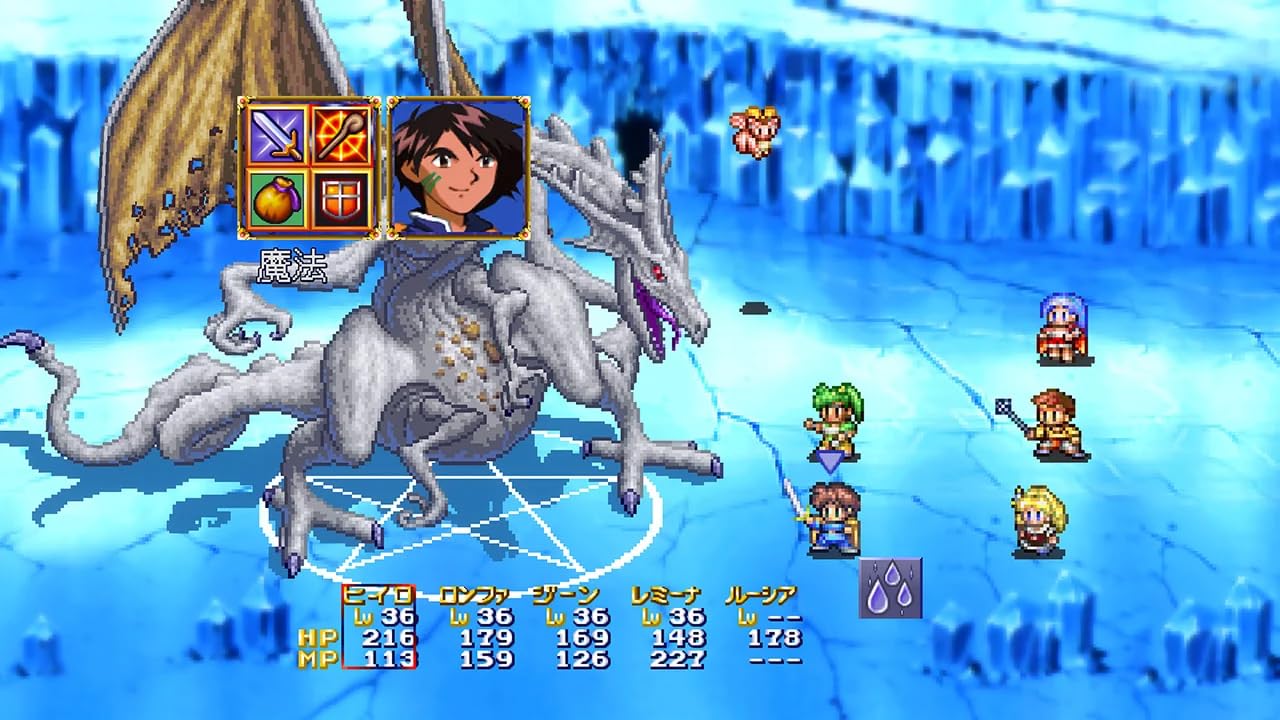Click Hiiro's face portrait in the menu
The width and height of the screenshot is (1280, 720).
pyautogui.click(x=456, y=170)
